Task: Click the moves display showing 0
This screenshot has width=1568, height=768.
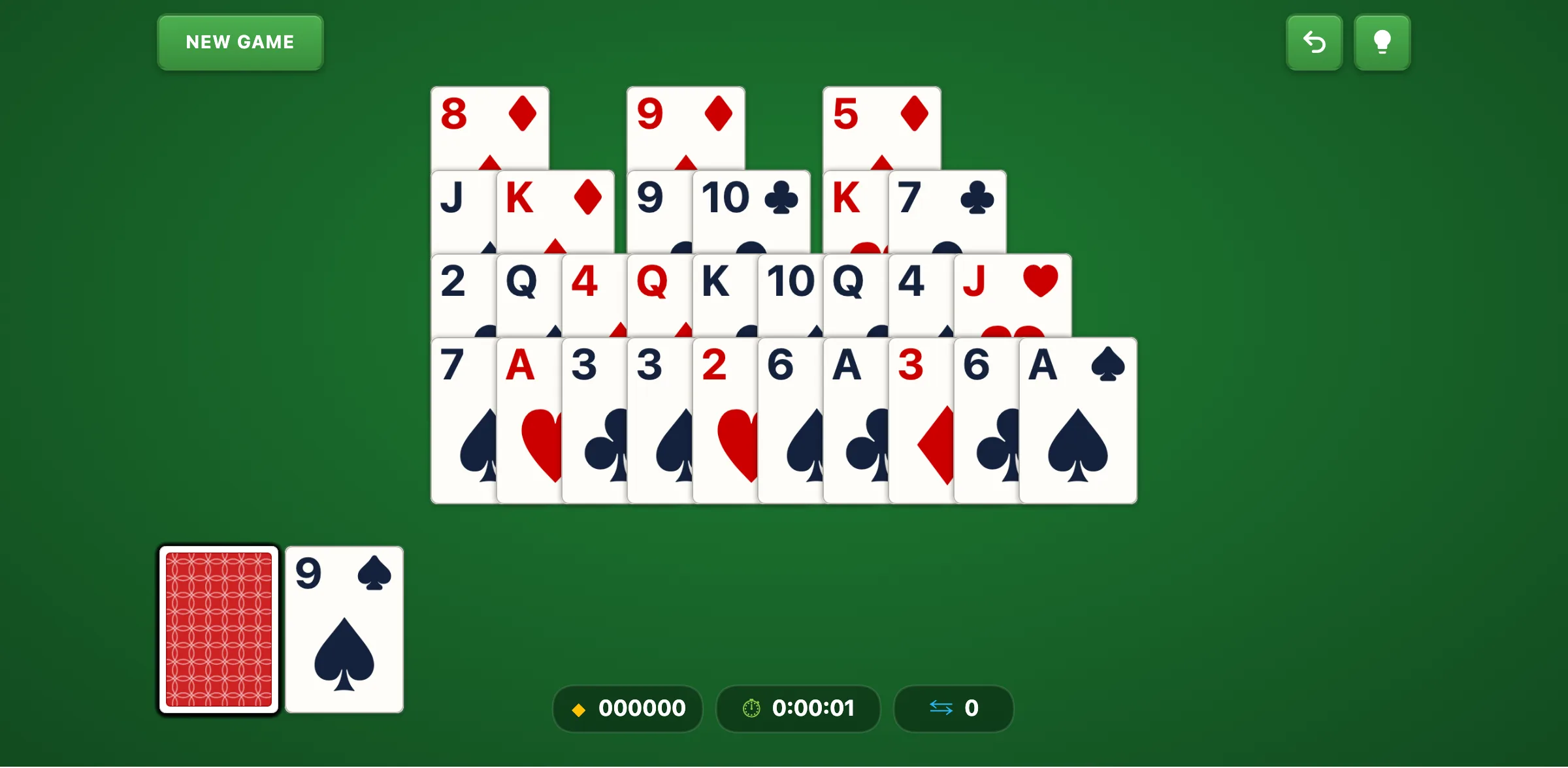Action: tap(973, 709)
